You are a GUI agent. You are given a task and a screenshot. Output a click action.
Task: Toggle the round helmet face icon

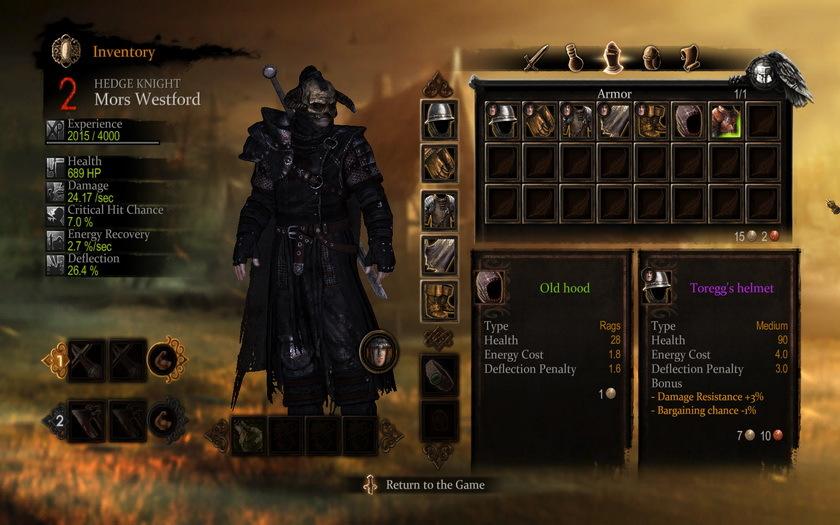(379, 351)
